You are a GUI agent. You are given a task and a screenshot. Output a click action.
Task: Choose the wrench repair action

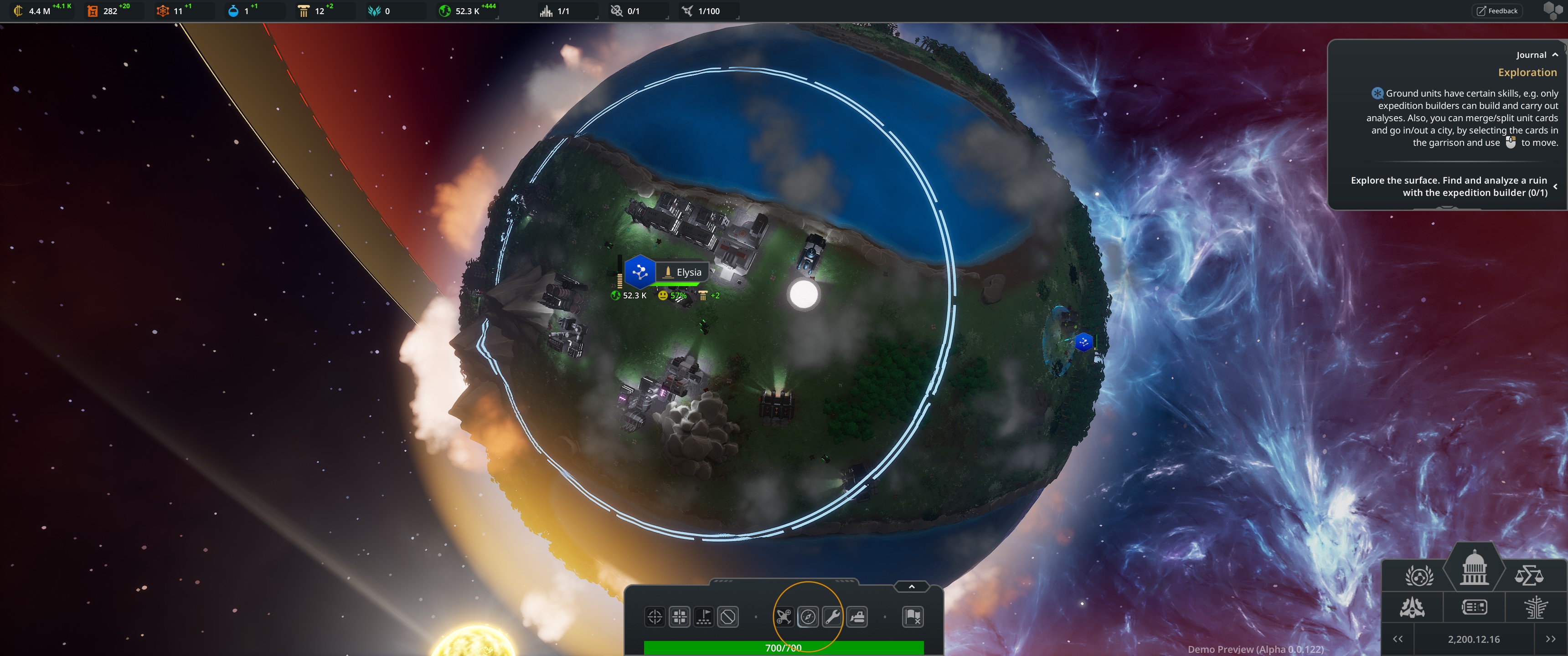coord(832,617)
